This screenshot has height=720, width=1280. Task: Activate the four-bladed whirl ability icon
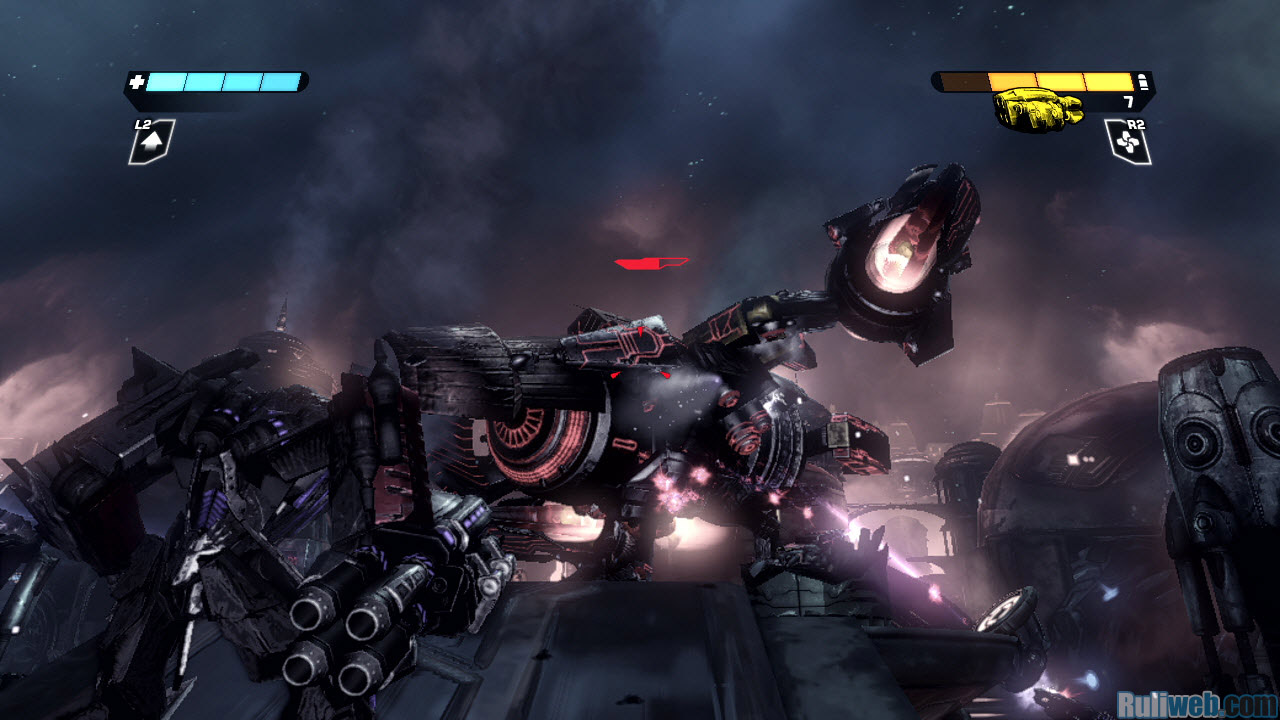pyautogui.click(x=1128, y=145)
